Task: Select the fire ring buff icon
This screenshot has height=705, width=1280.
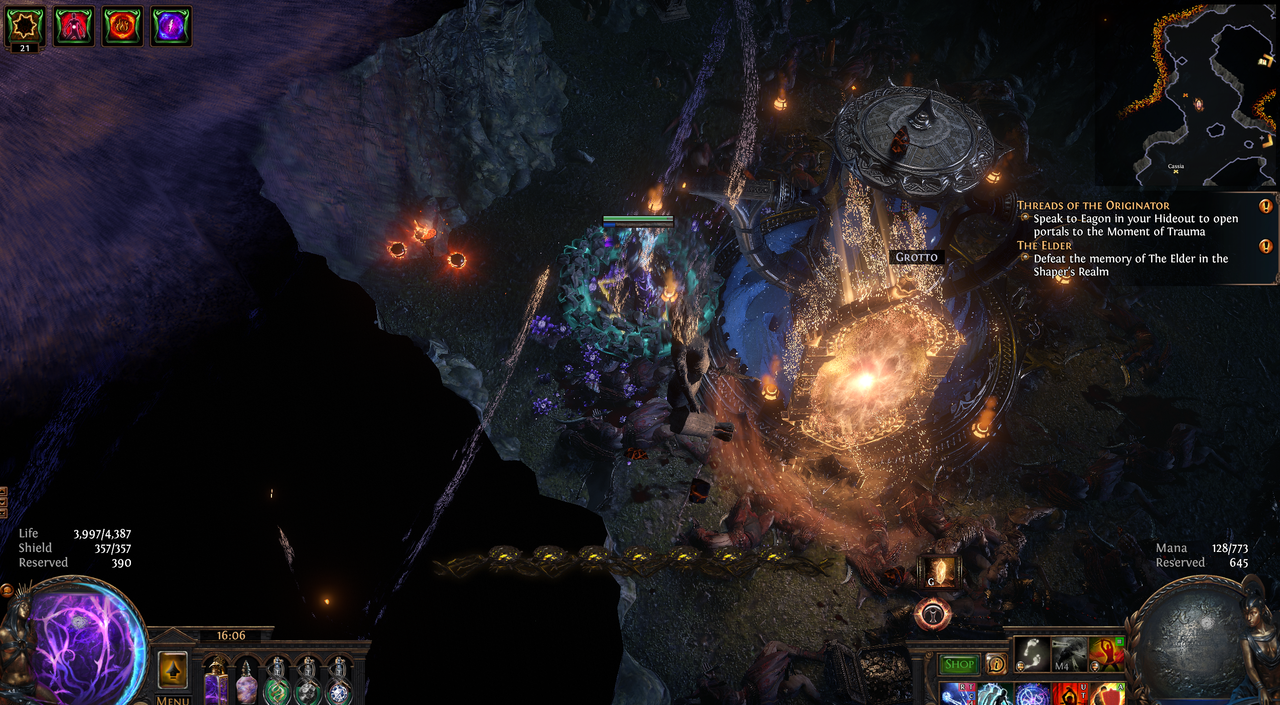Action: 122,25
